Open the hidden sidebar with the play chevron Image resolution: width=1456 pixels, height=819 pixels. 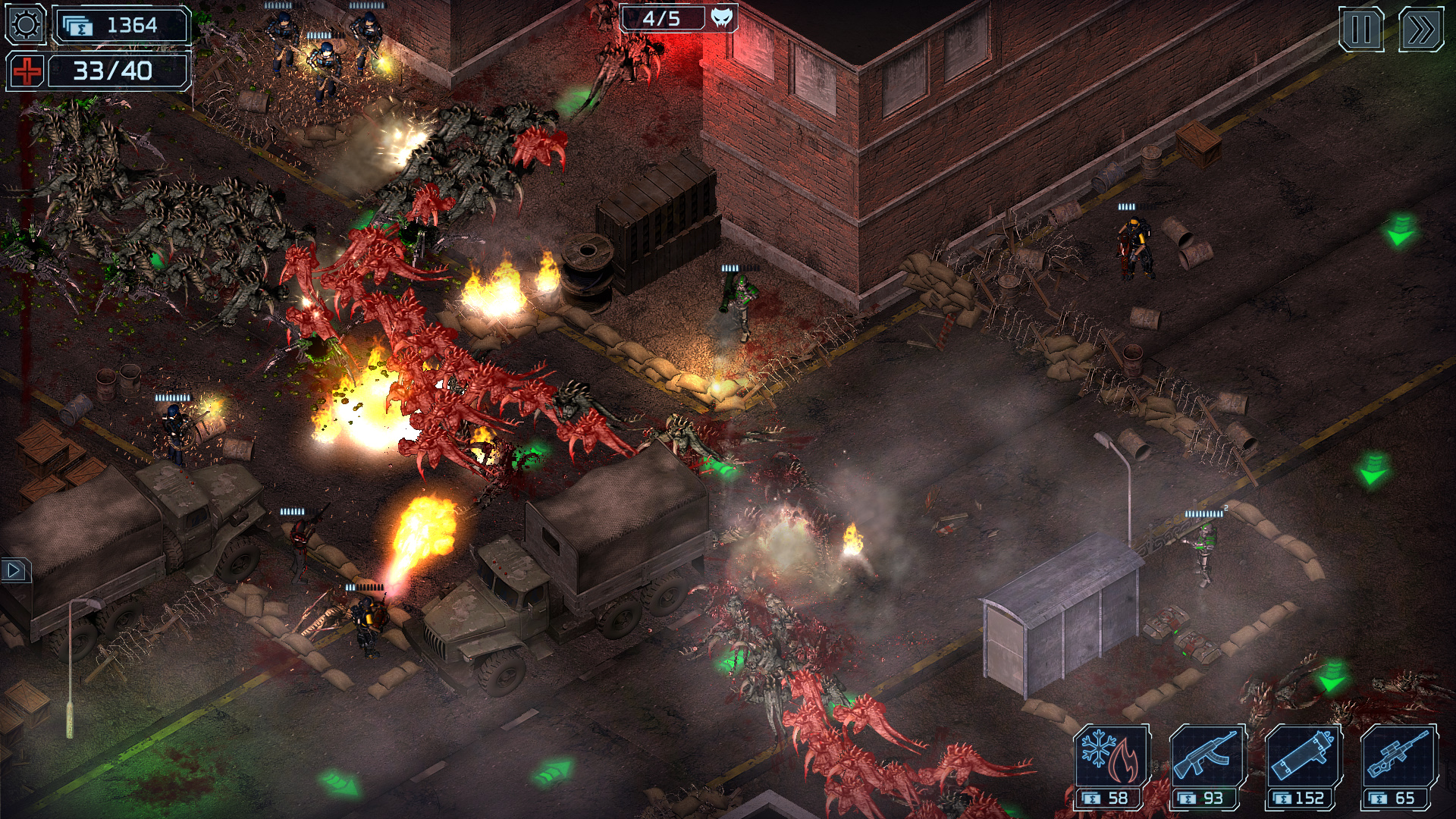16,572
